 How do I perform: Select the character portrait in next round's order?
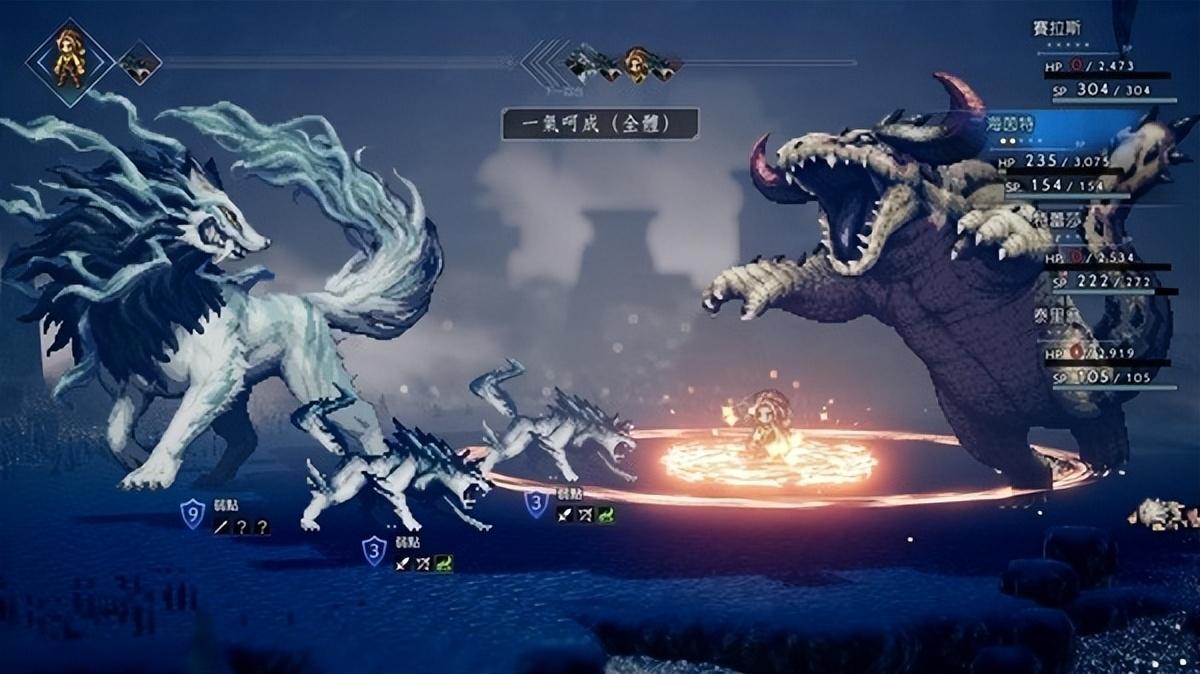636,63
